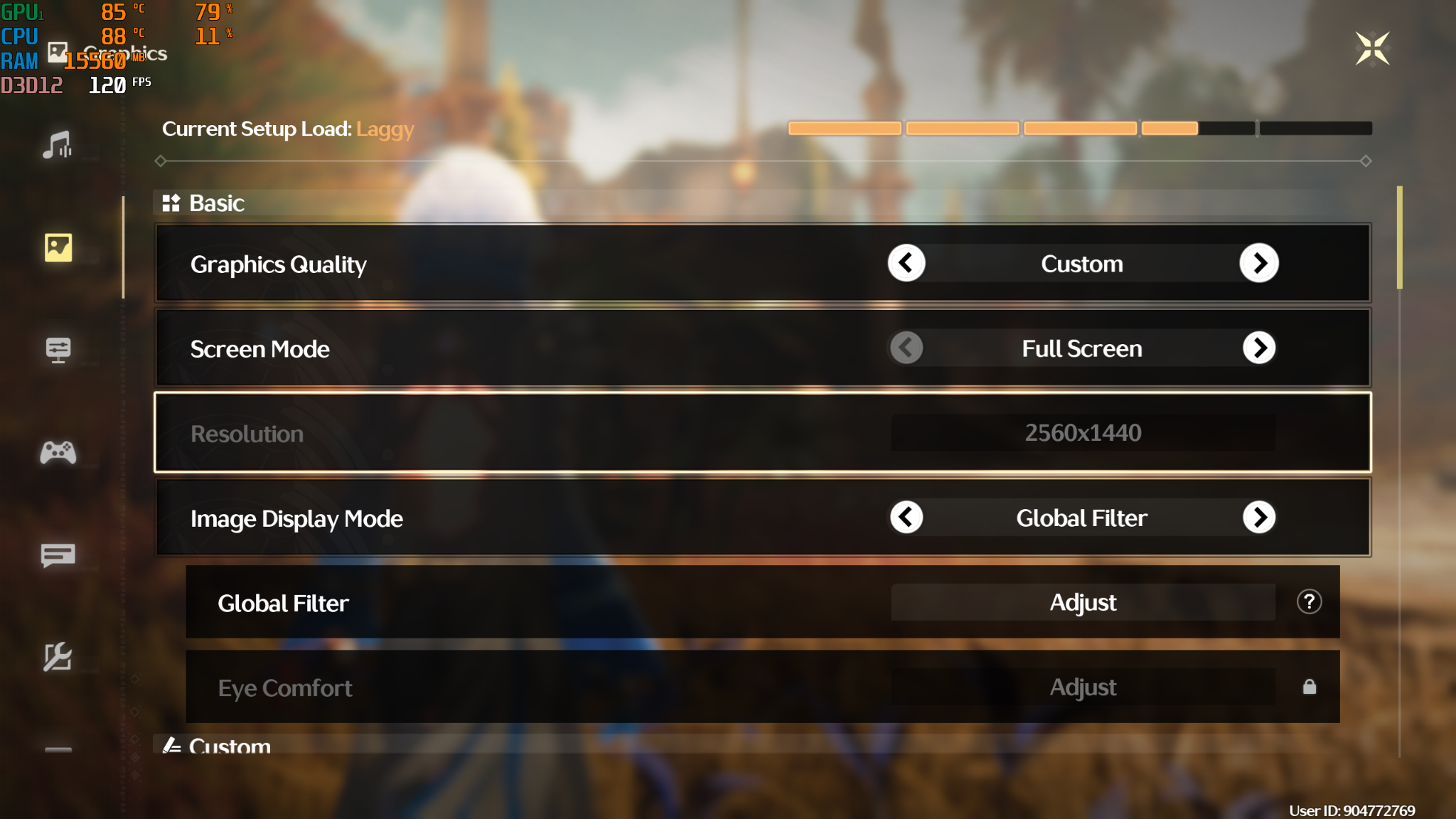This screenshot has width=1456, height=819.
Task: Lower Graphics Quality with left arrow
Action: pos(906,264)
